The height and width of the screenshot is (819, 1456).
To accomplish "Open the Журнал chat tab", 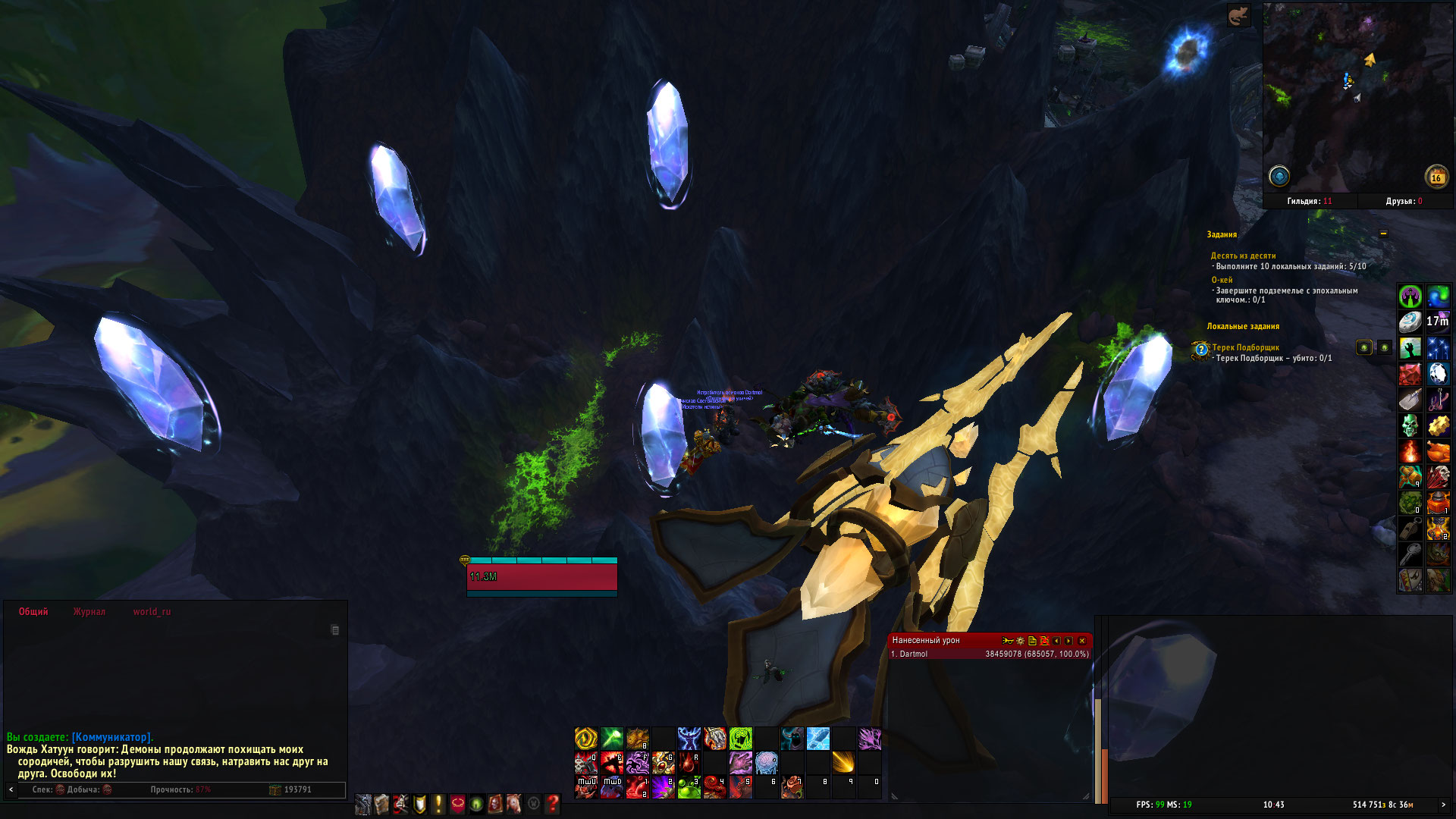I will tap(89, 612).
